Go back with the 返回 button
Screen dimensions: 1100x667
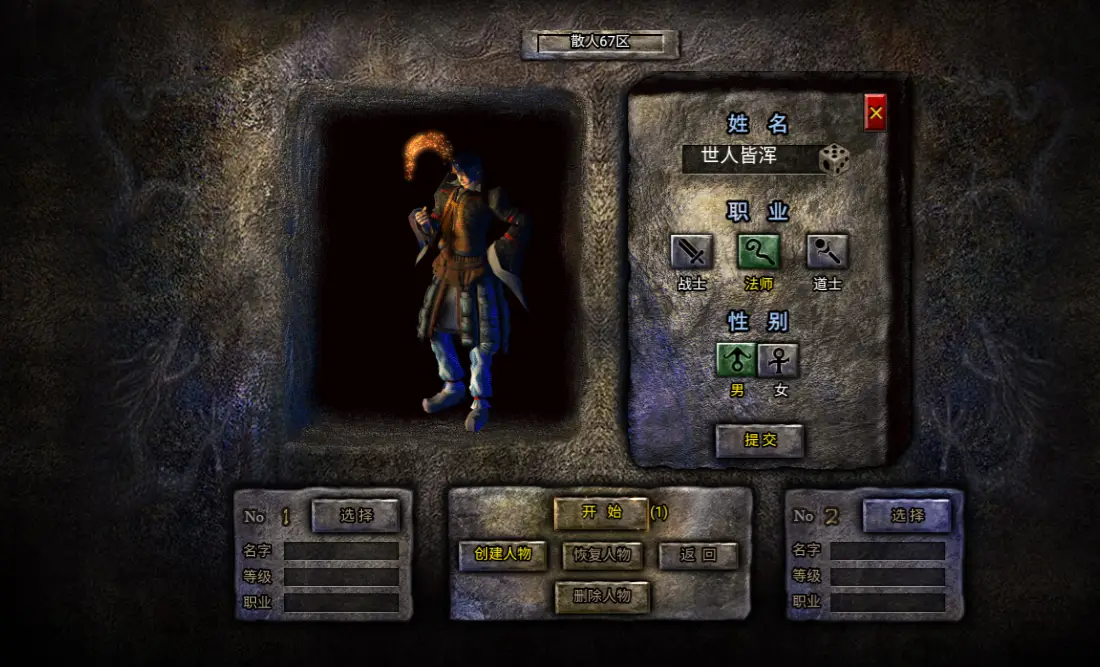[698, 555]
